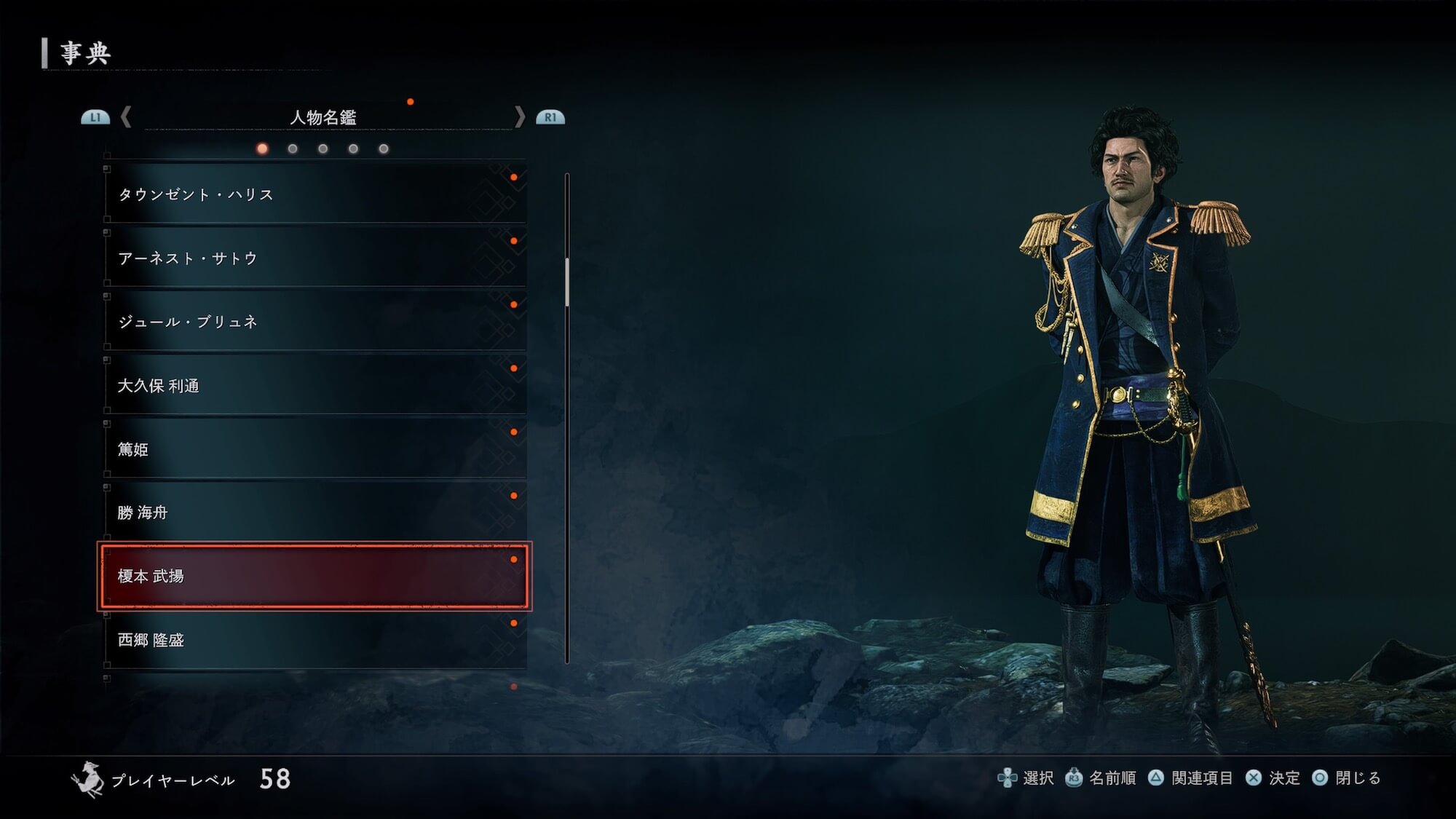Screen dimensions: 1456x819
Task: Choose the ジュール・ブリュネ entry
Action: (x=314, y=322)
